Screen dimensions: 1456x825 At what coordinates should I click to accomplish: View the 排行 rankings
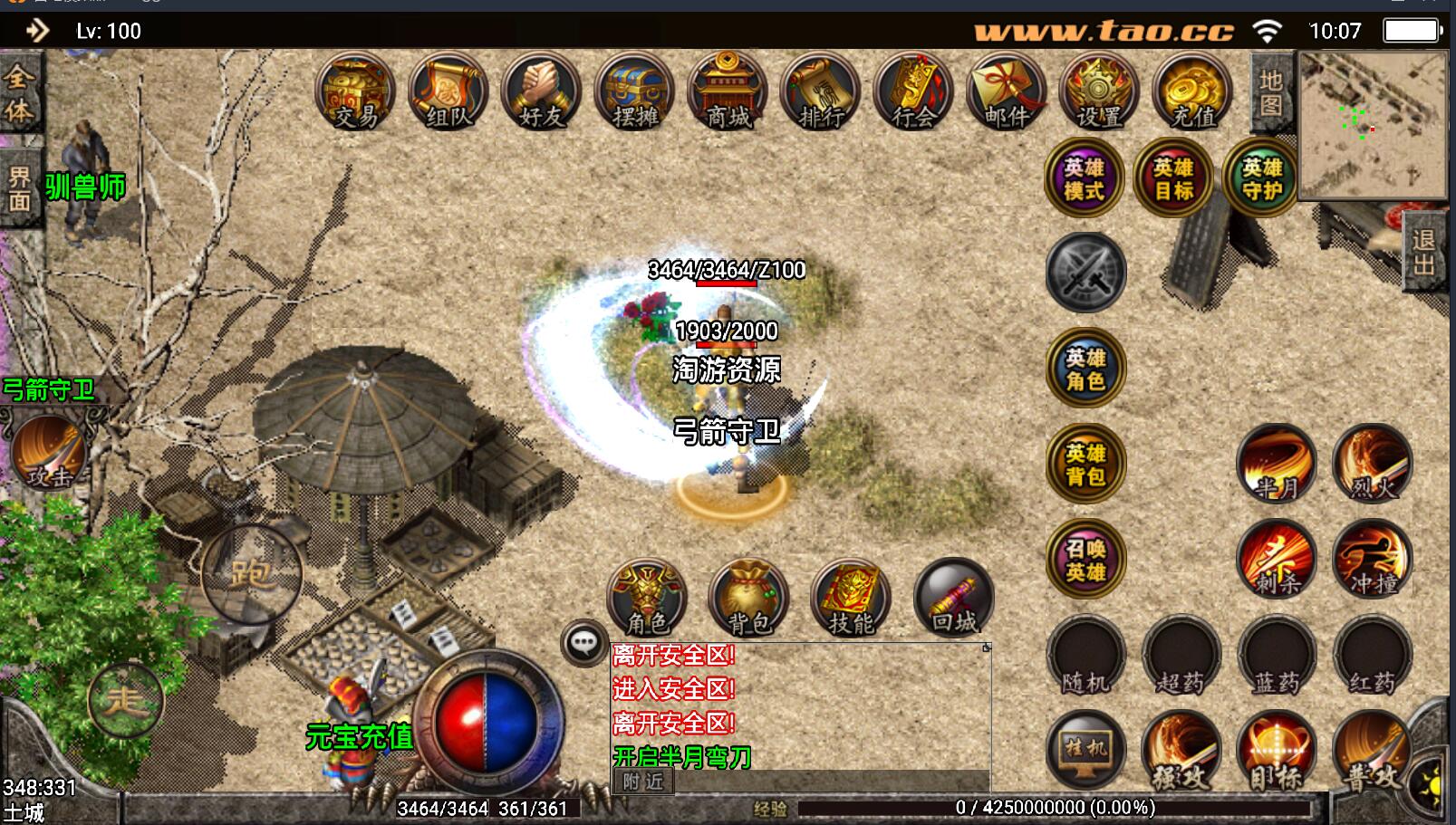point(821,92)
